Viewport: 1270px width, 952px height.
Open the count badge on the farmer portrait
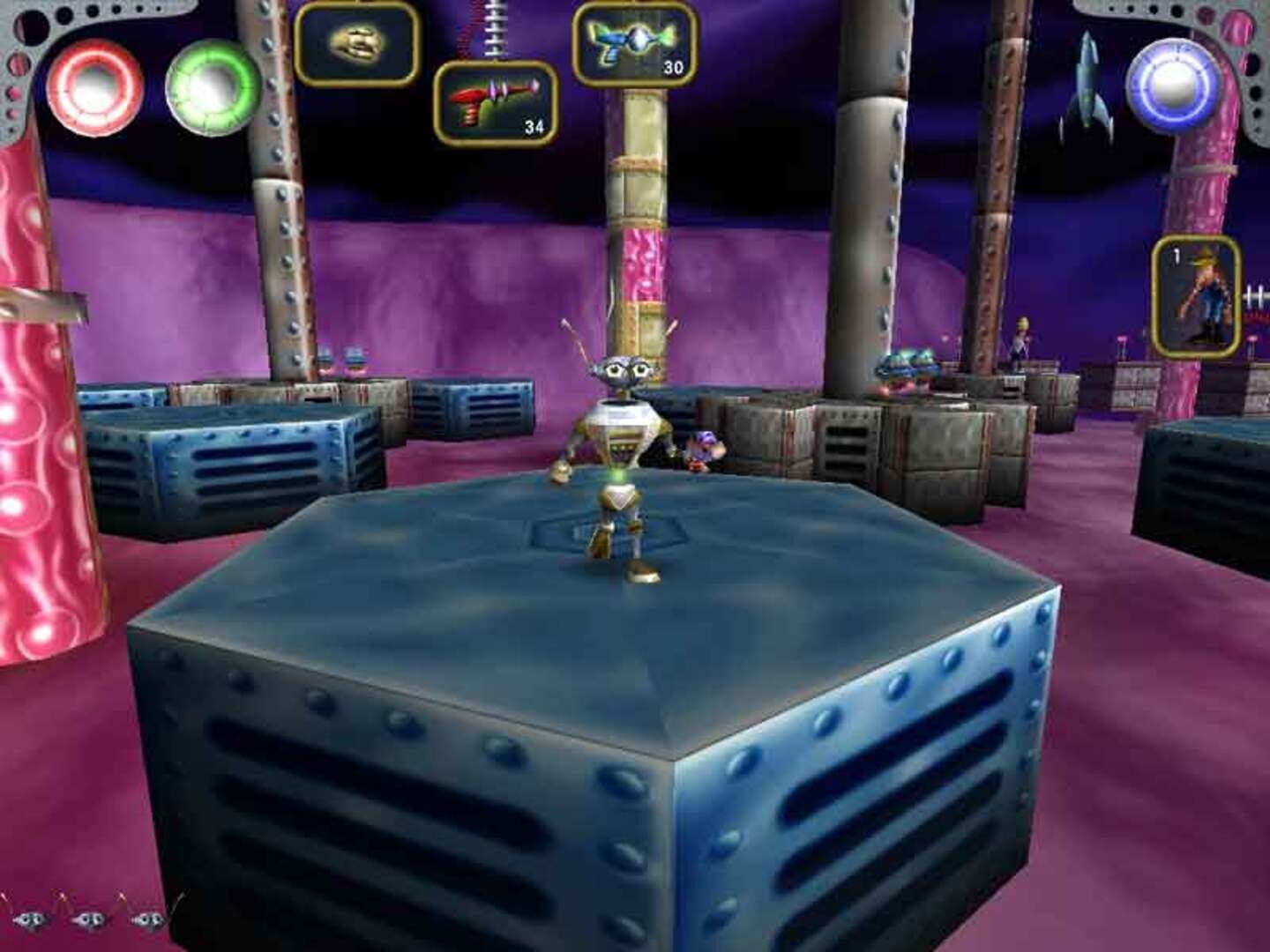pos(1177,256)
